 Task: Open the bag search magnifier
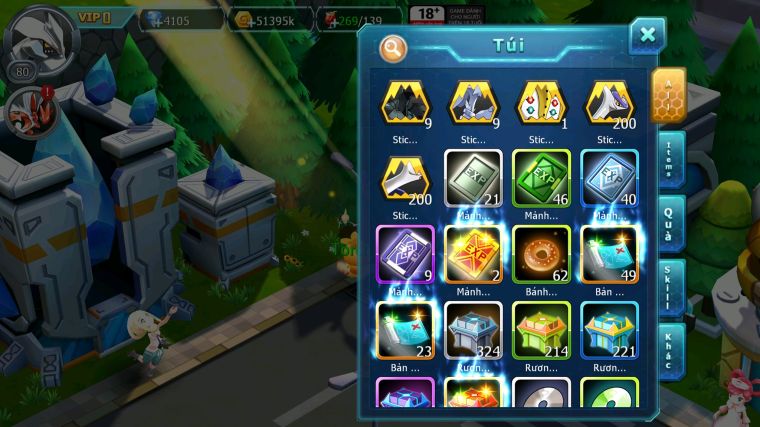click(394, 47)
